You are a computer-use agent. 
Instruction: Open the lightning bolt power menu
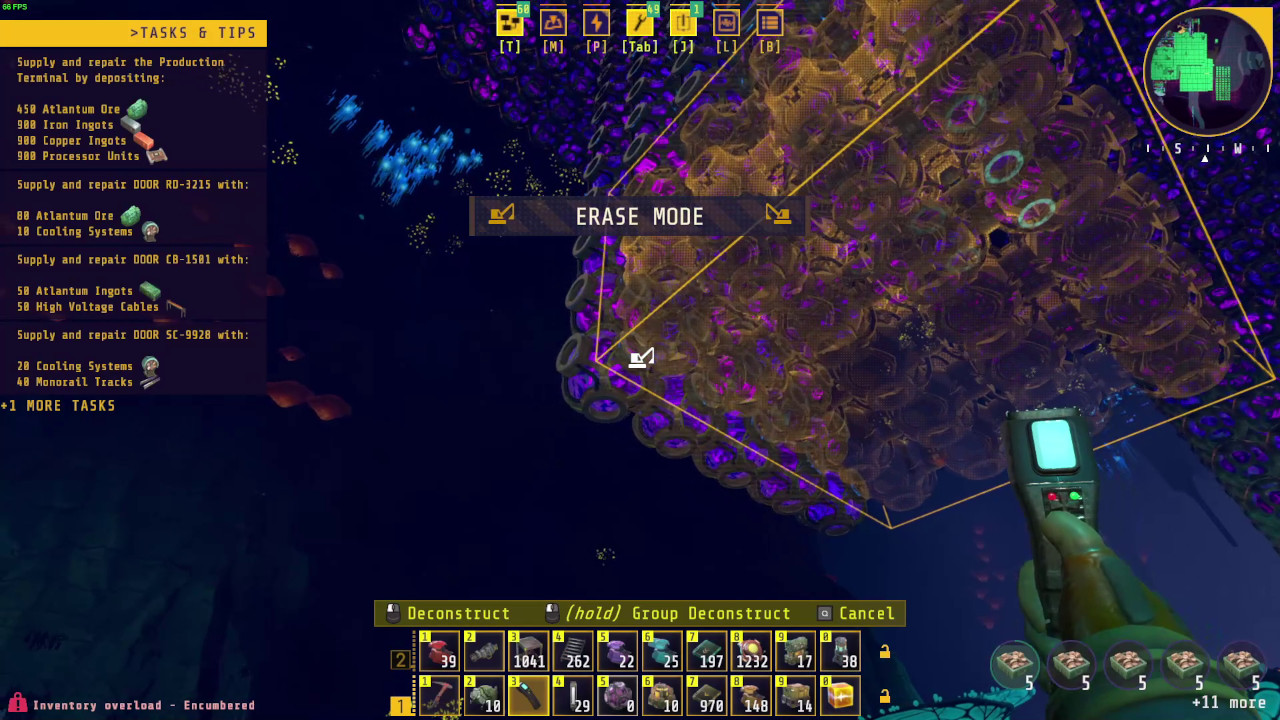pos(596,23)
